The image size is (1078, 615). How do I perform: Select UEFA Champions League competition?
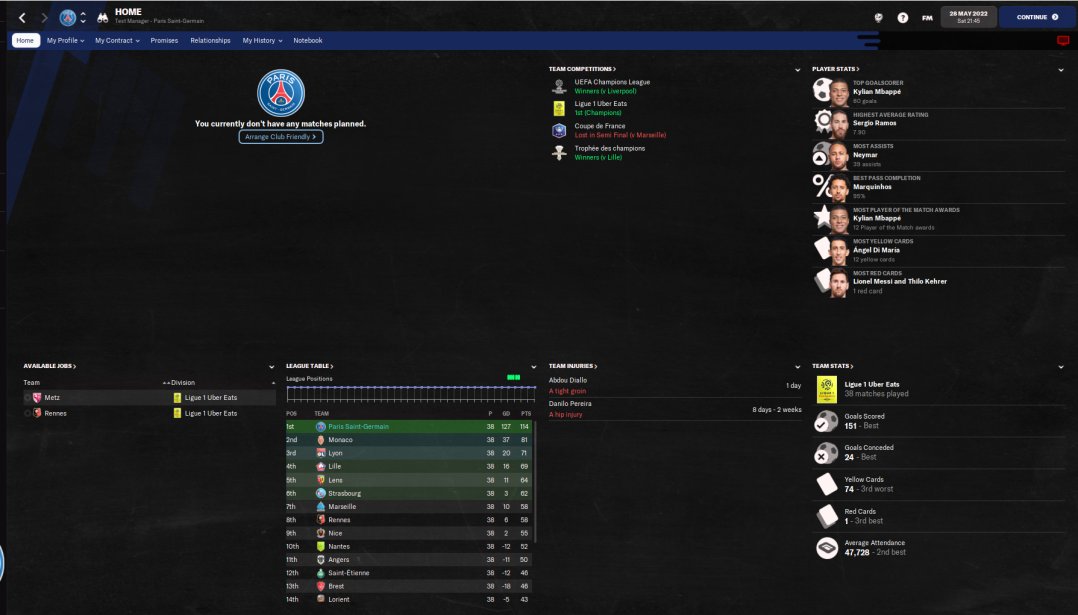(612, 82)
